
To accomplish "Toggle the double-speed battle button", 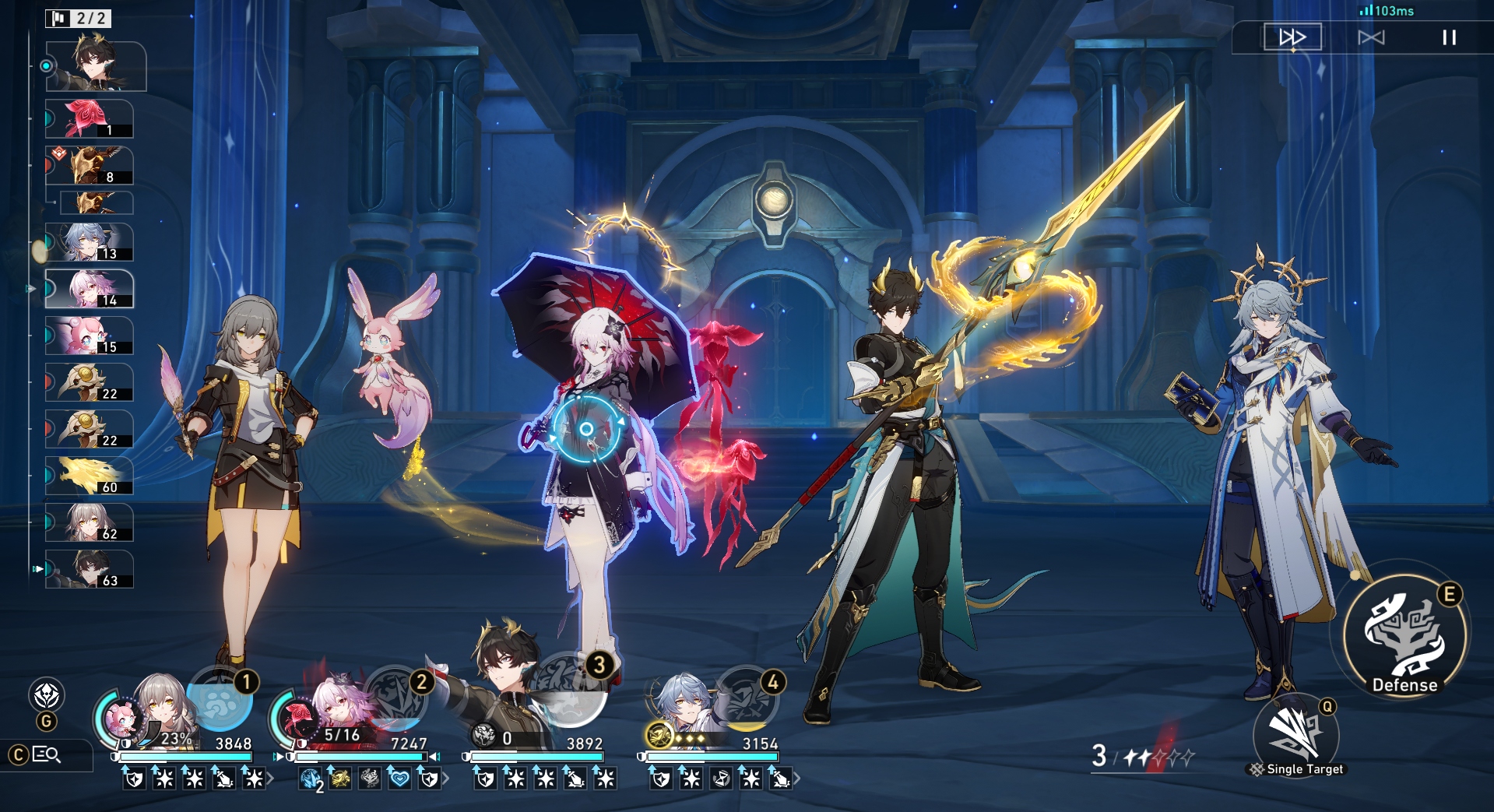I will [1292, 37].
